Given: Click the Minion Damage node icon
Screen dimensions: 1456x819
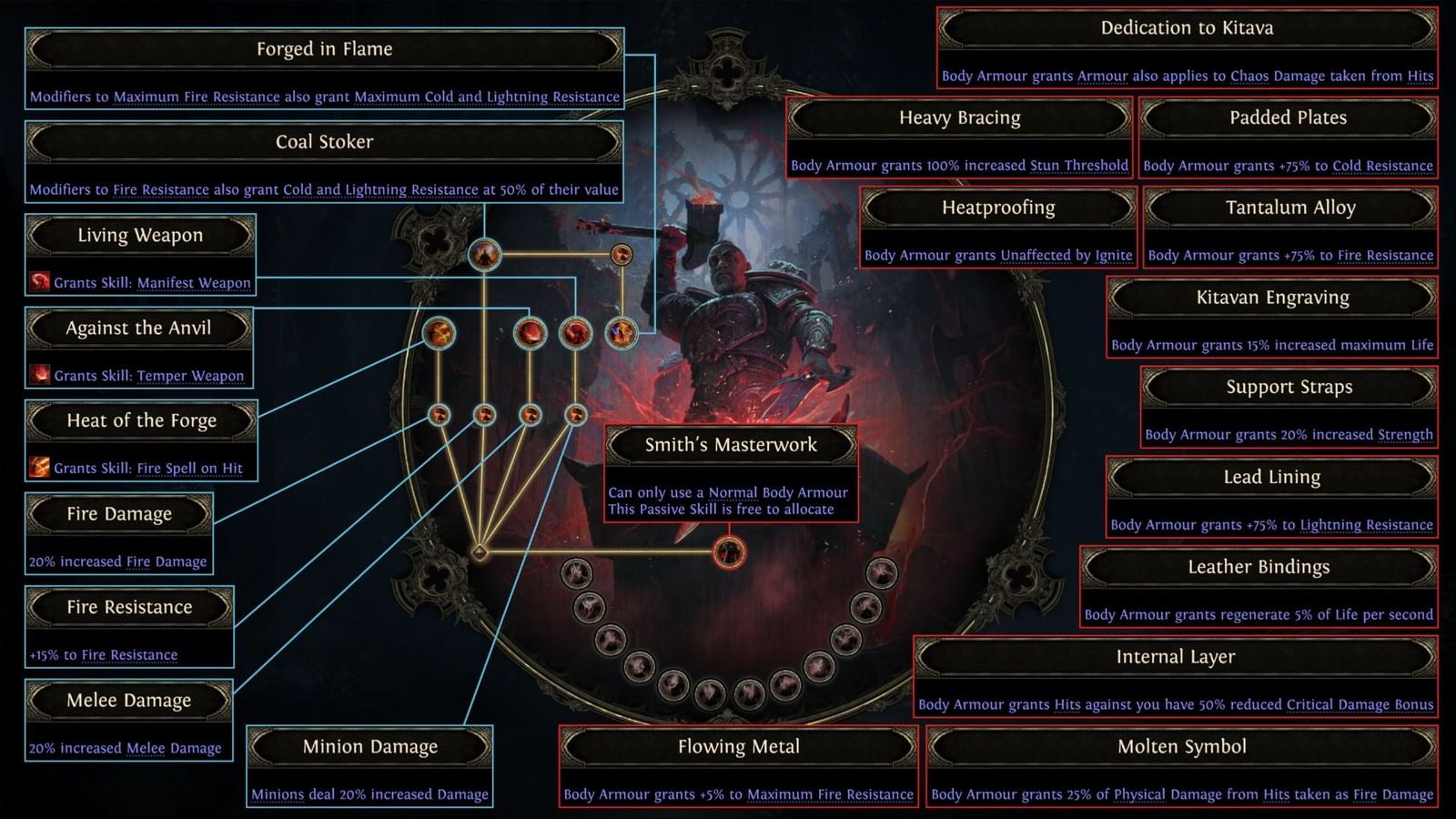Looking at the screenshot, I should click(x=575, y=416).
